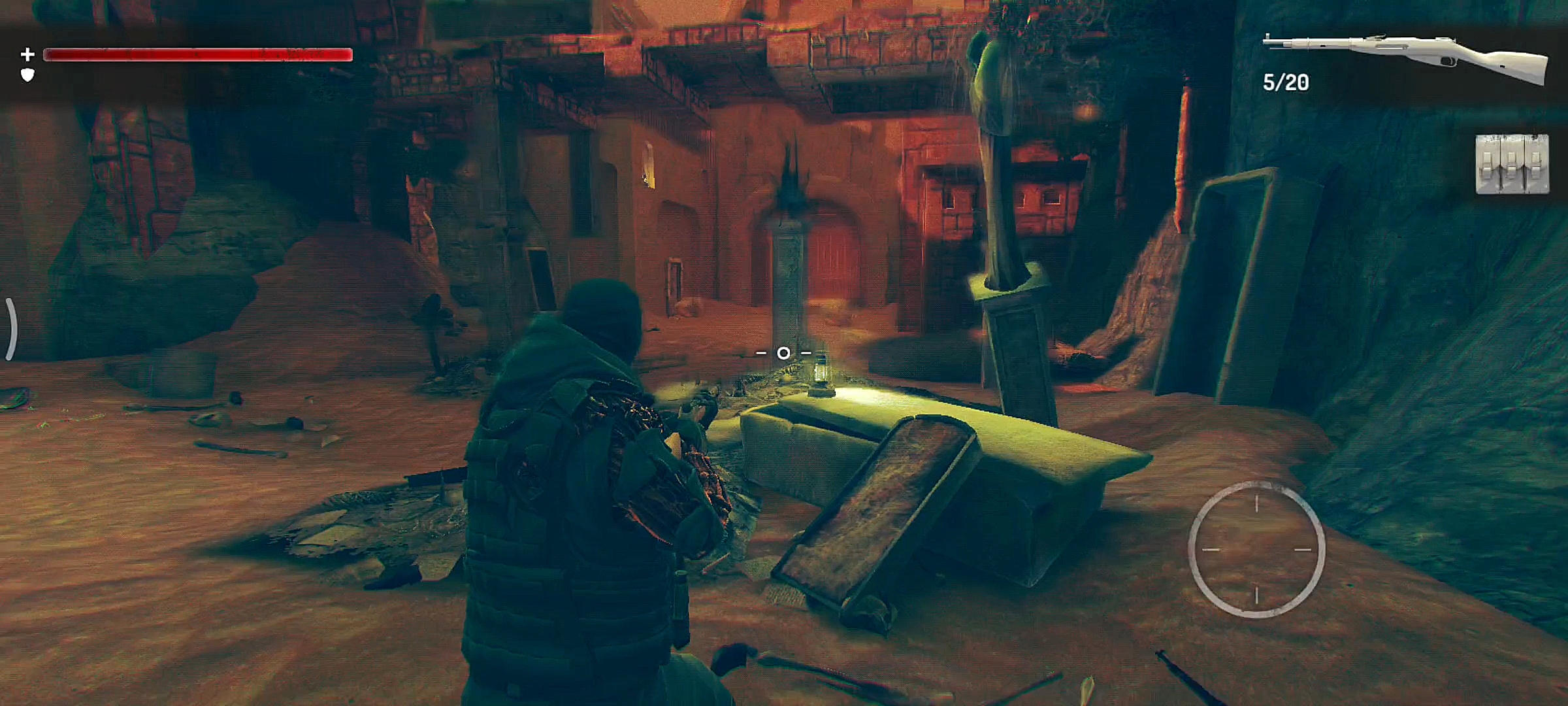Screen dimensions: 1568x706
Task: Tap the circular crosshair fire button
Action: [x=1256, y=549]
